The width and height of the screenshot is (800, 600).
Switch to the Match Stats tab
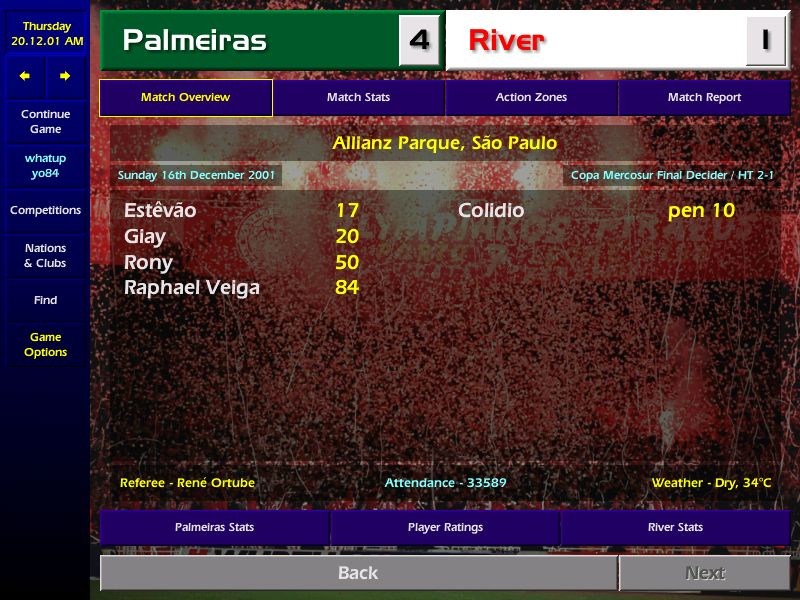point(358,98)
